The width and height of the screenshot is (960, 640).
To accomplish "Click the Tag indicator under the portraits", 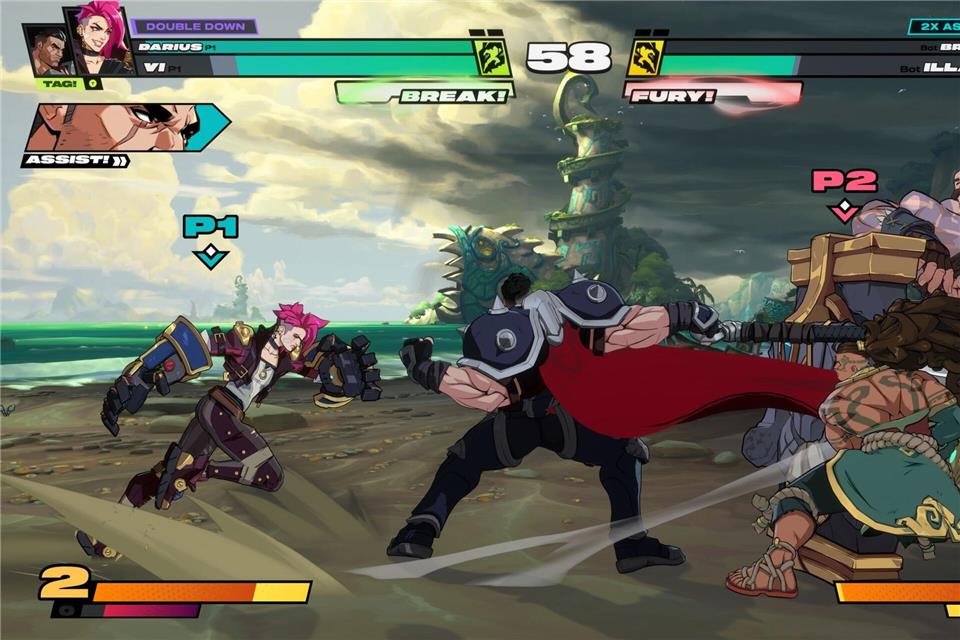I will 68,84.
